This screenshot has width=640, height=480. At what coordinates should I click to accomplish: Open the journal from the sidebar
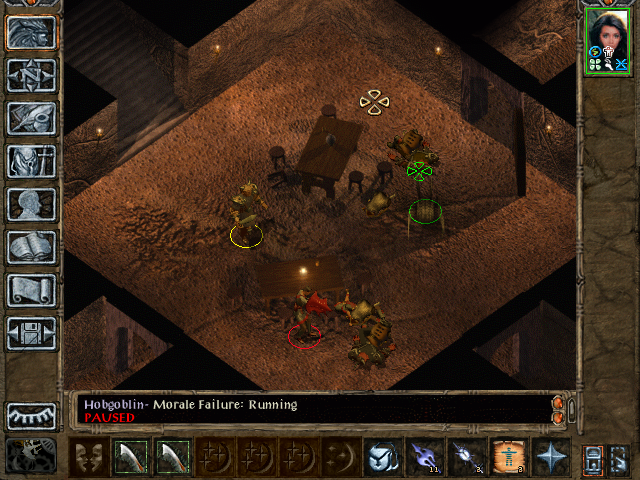(x=32, y=118)
